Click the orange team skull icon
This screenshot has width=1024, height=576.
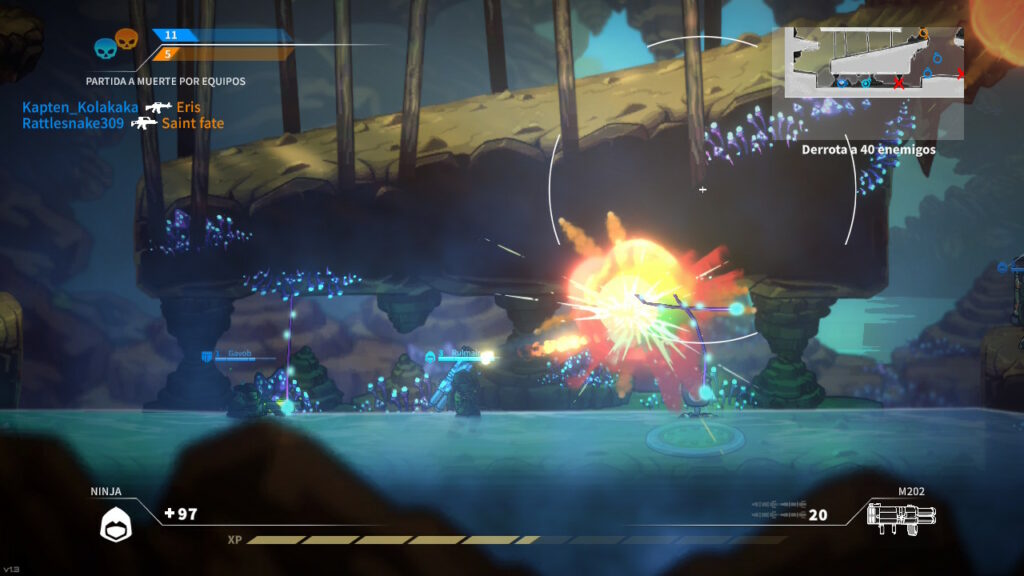[126, 39]
